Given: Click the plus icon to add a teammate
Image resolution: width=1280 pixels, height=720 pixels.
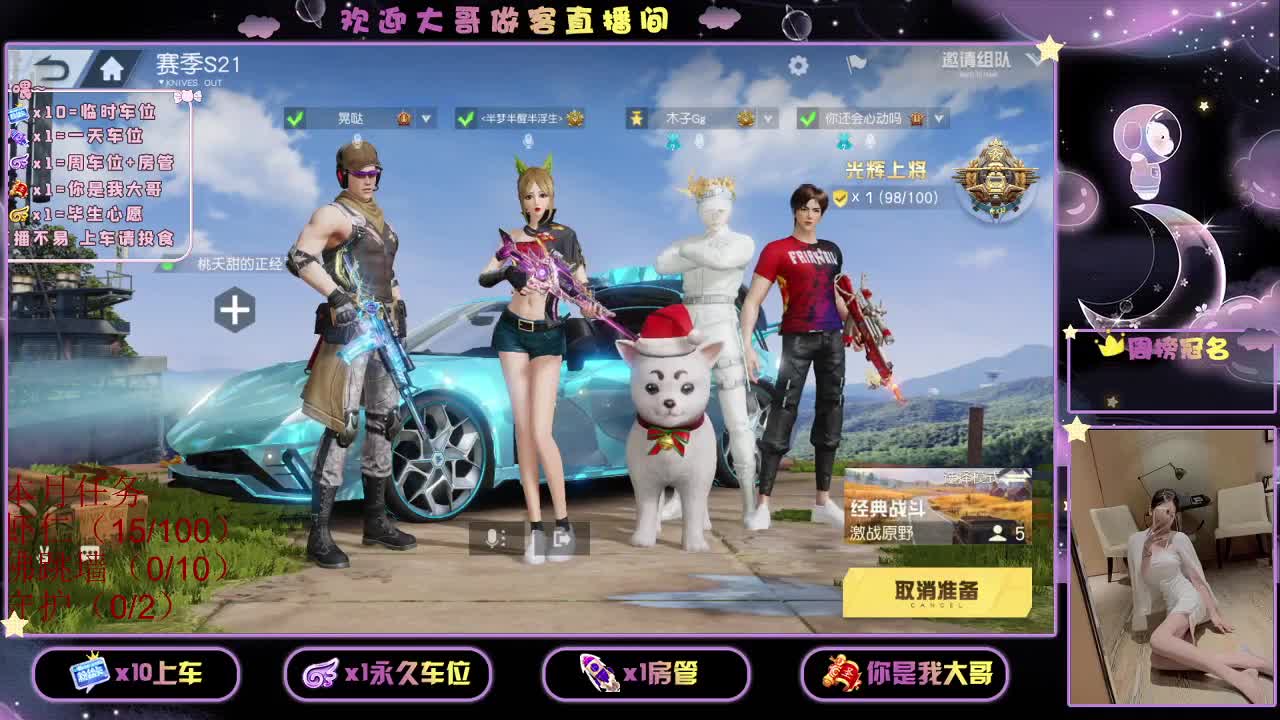Looking at the screenshot, I should 236,310.
